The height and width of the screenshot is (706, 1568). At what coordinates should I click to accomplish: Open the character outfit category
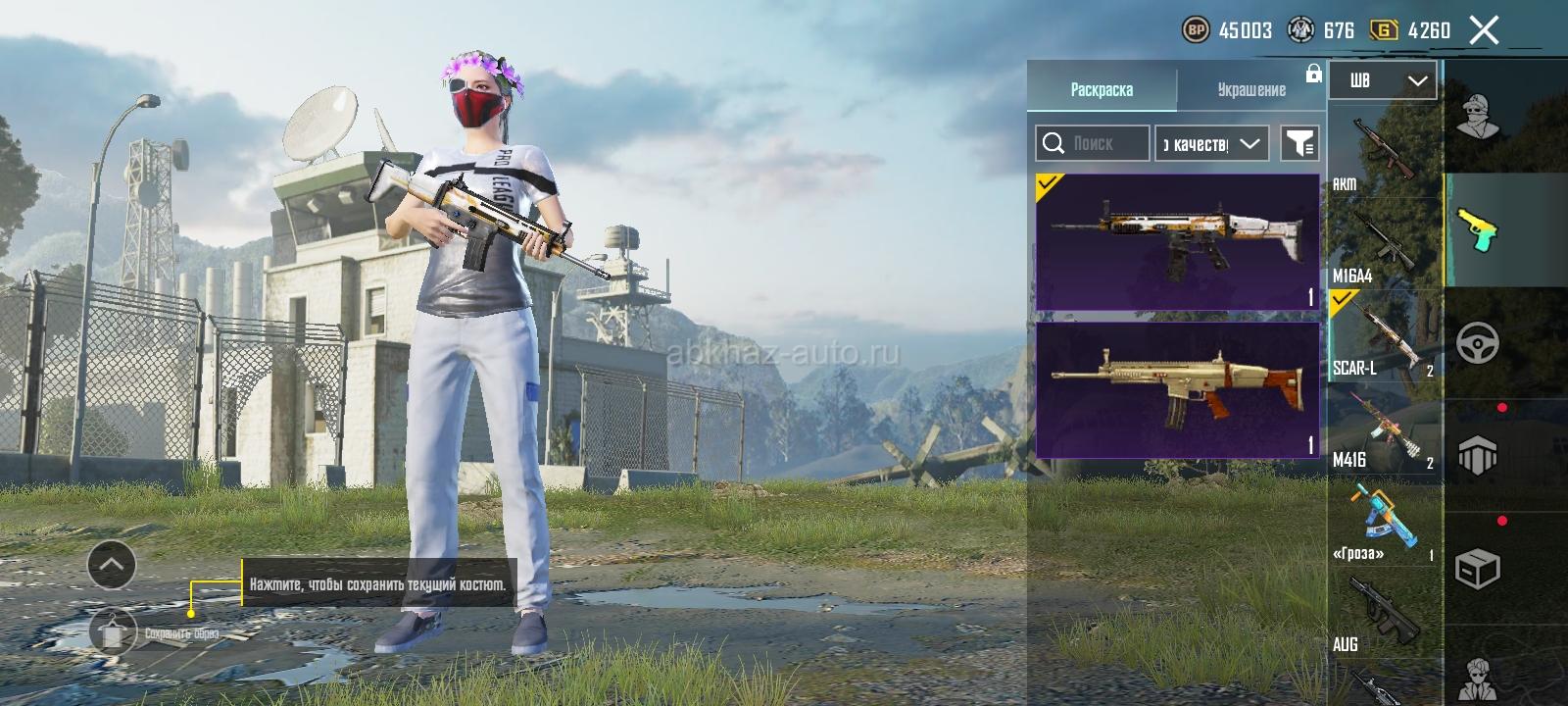1478,118
